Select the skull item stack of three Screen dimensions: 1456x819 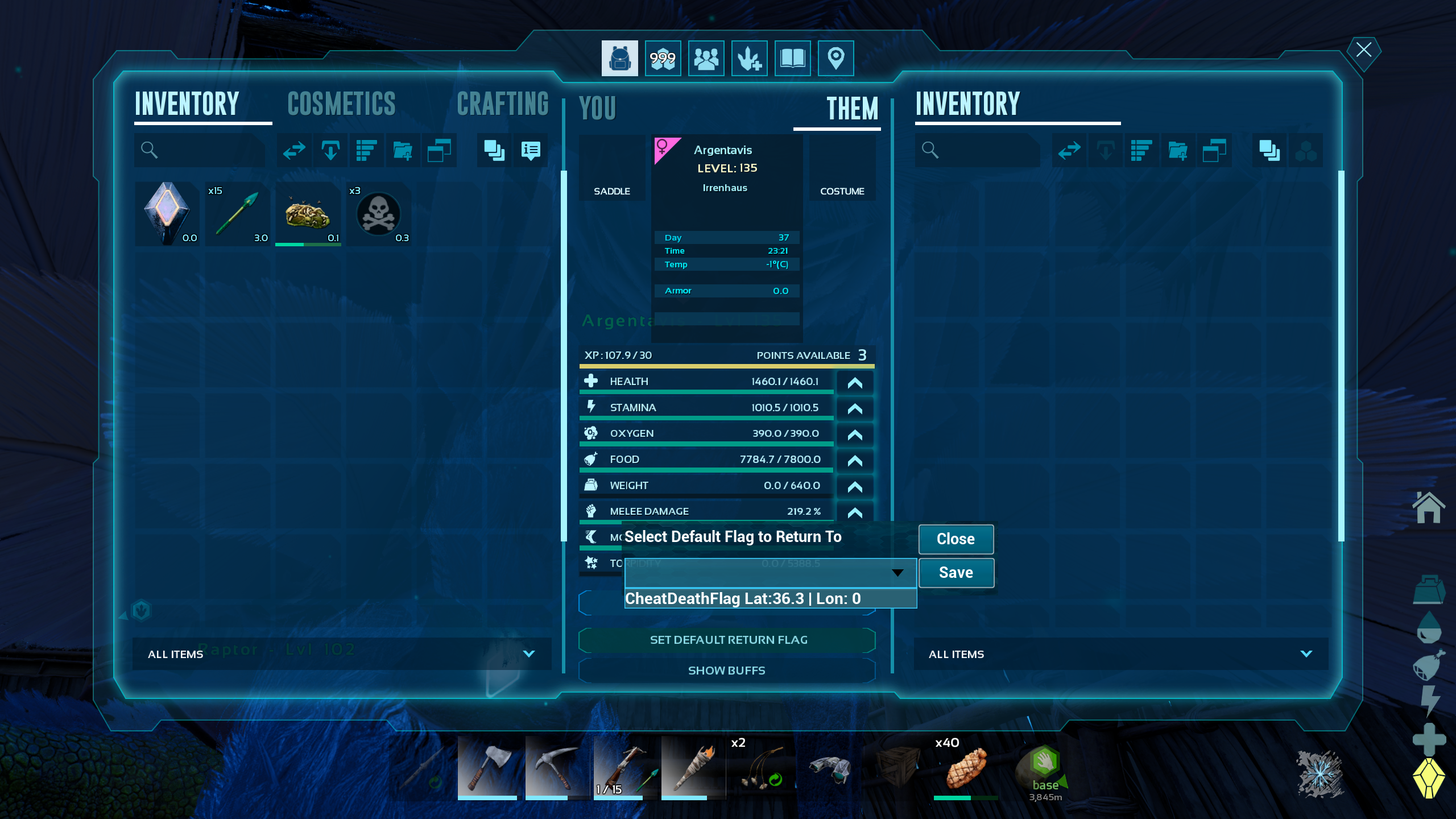pyautogui.click(x=379, y=214)
